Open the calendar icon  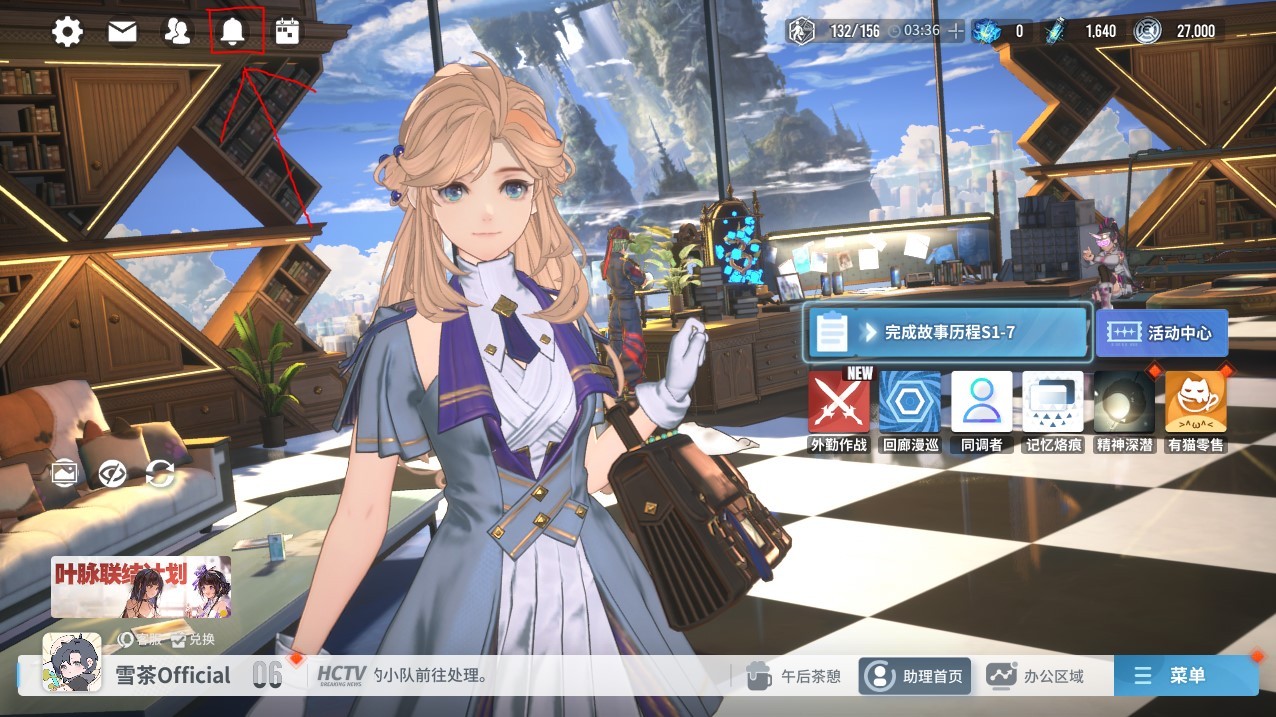point(288,32)
